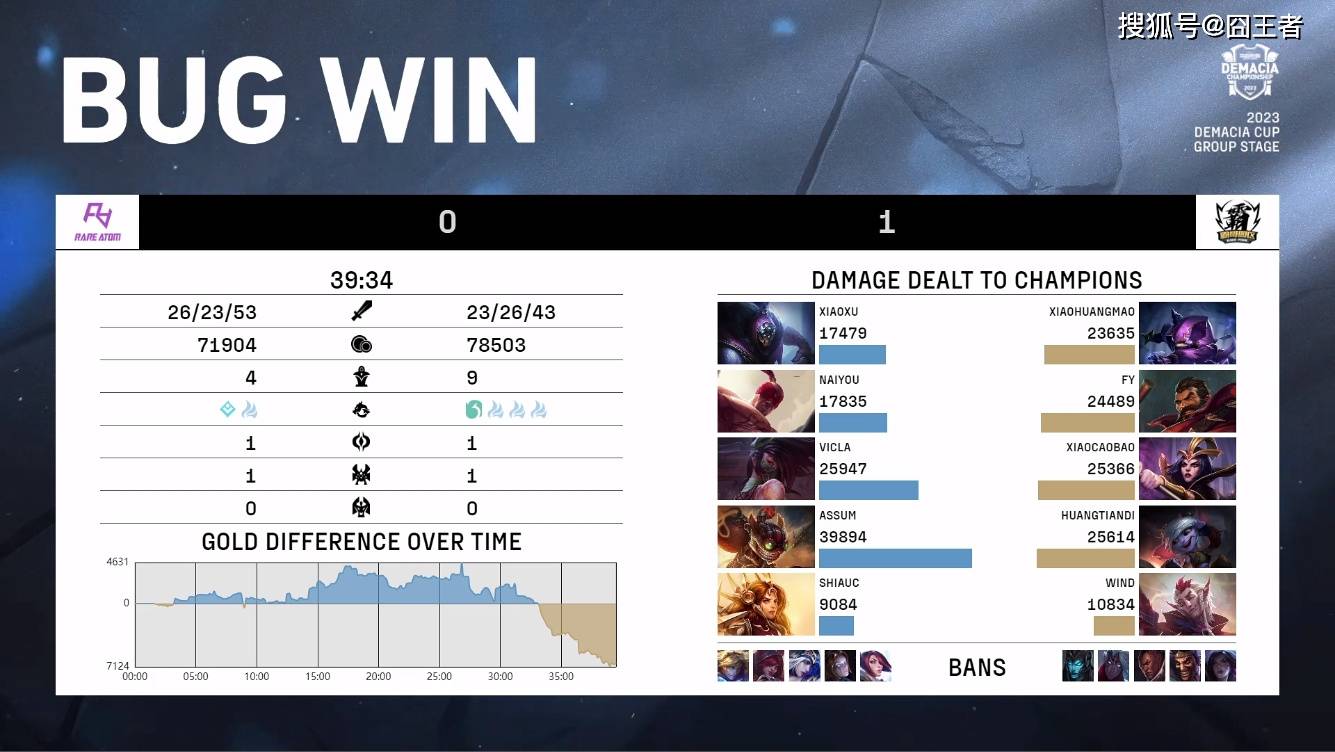Select FY's champion portrait
1335x752 pixels.
[1187, 401]
